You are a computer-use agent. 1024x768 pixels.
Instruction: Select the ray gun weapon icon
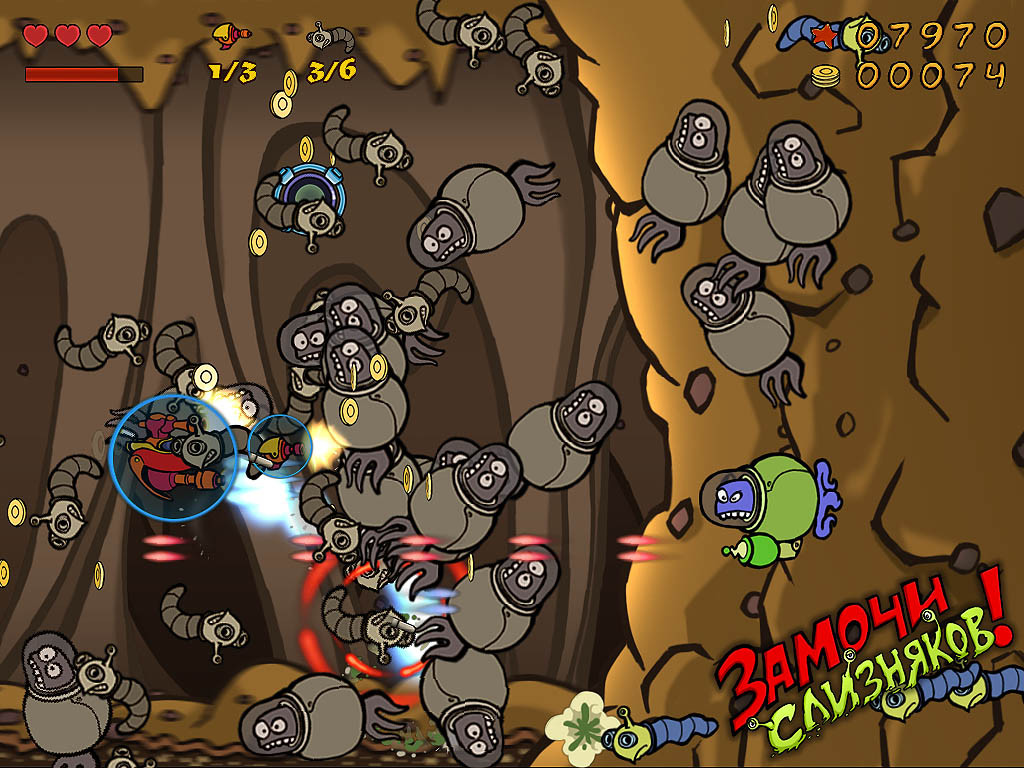coord(230,35)
